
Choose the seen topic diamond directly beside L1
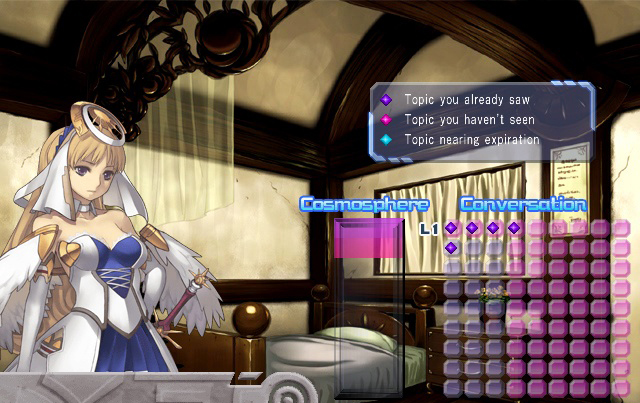click(451, 228)
